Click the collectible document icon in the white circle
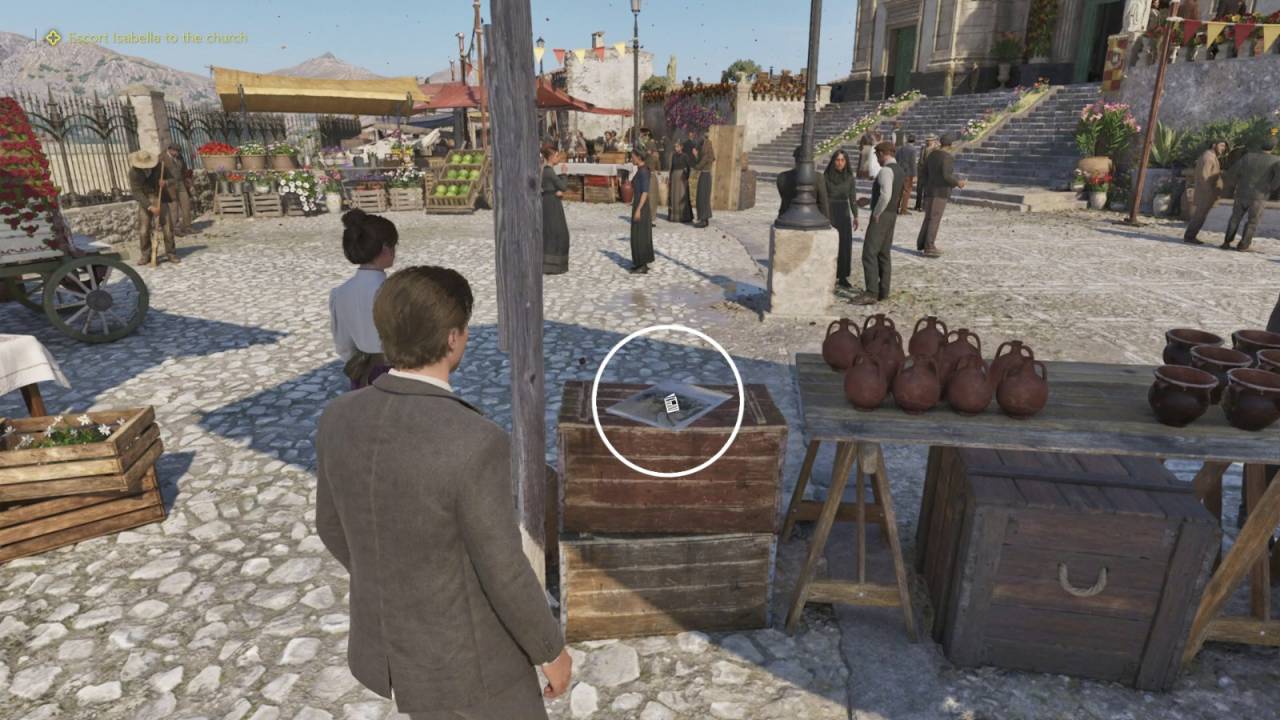 pyautogui.click(x=672, y=403)
